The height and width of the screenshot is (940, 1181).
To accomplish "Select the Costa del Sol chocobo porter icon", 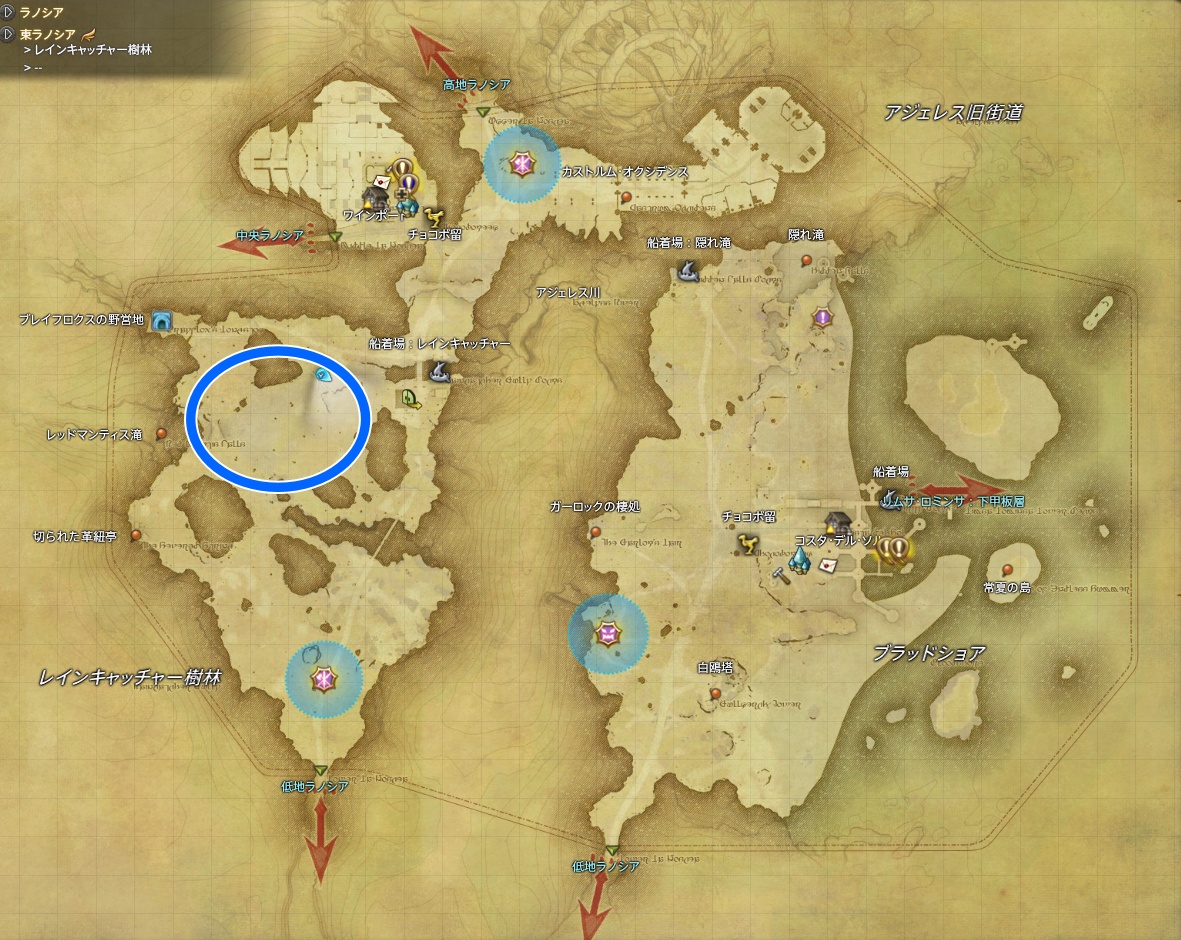I will click(748, 543).
